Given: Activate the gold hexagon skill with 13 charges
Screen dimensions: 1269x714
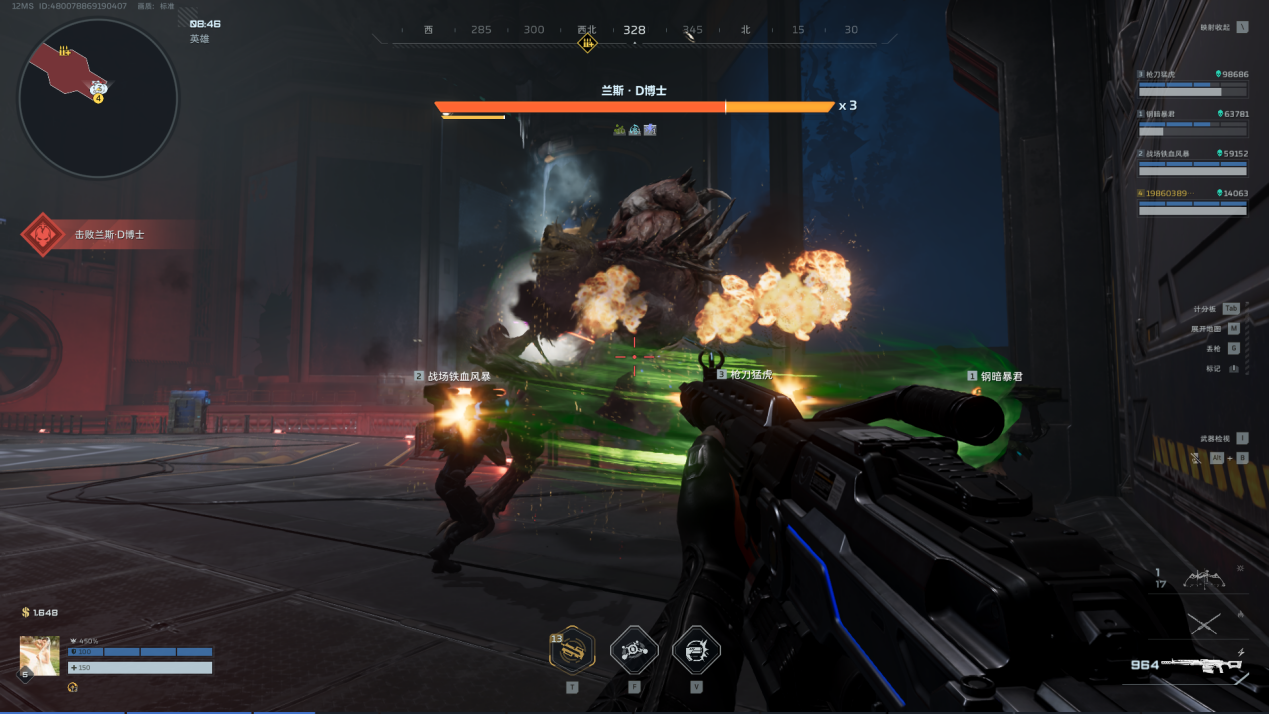Looking at the screenshot, I should [x=572, y=651].
